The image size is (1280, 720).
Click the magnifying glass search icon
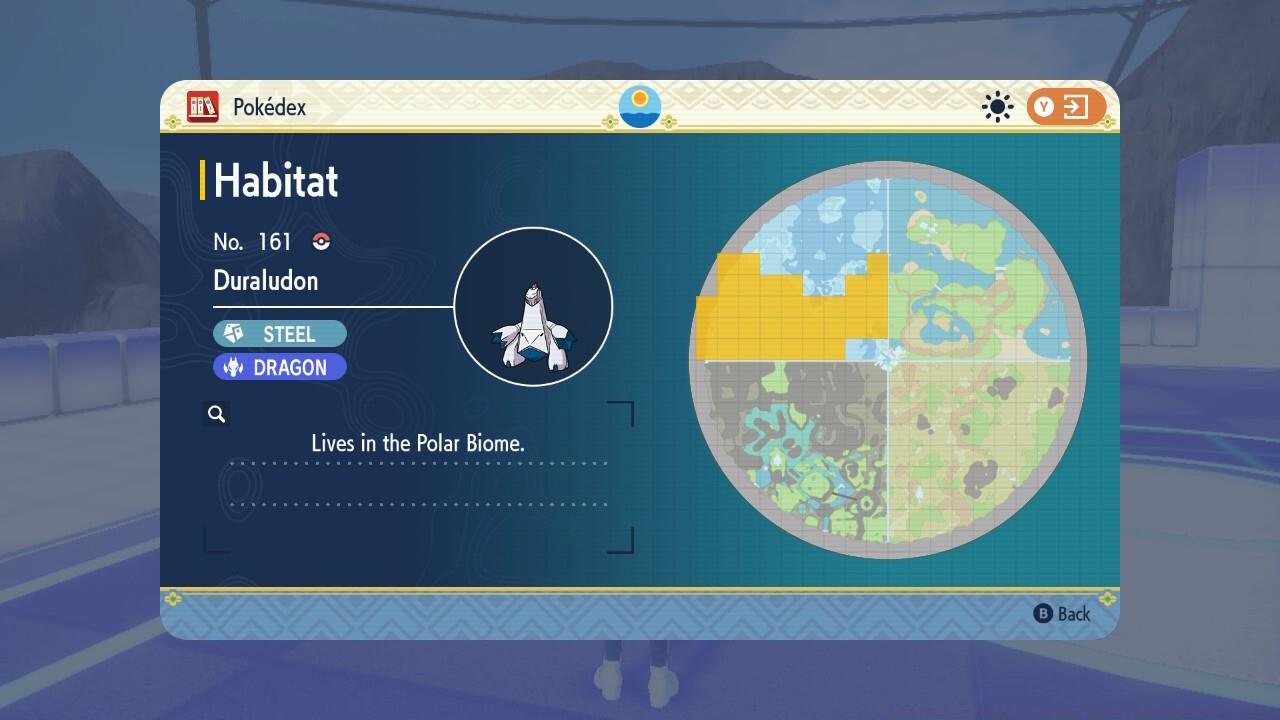tap(217, 414)
